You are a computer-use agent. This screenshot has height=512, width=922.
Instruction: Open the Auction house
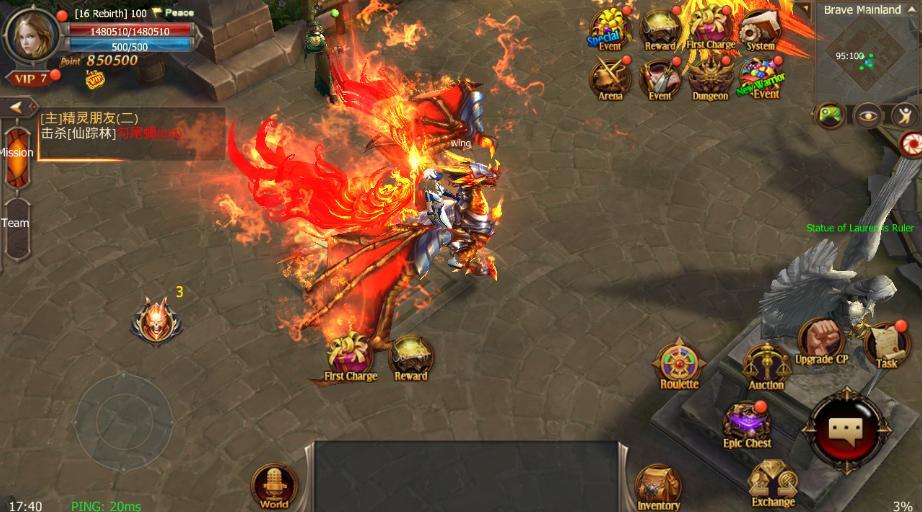[x=767, y=365]
